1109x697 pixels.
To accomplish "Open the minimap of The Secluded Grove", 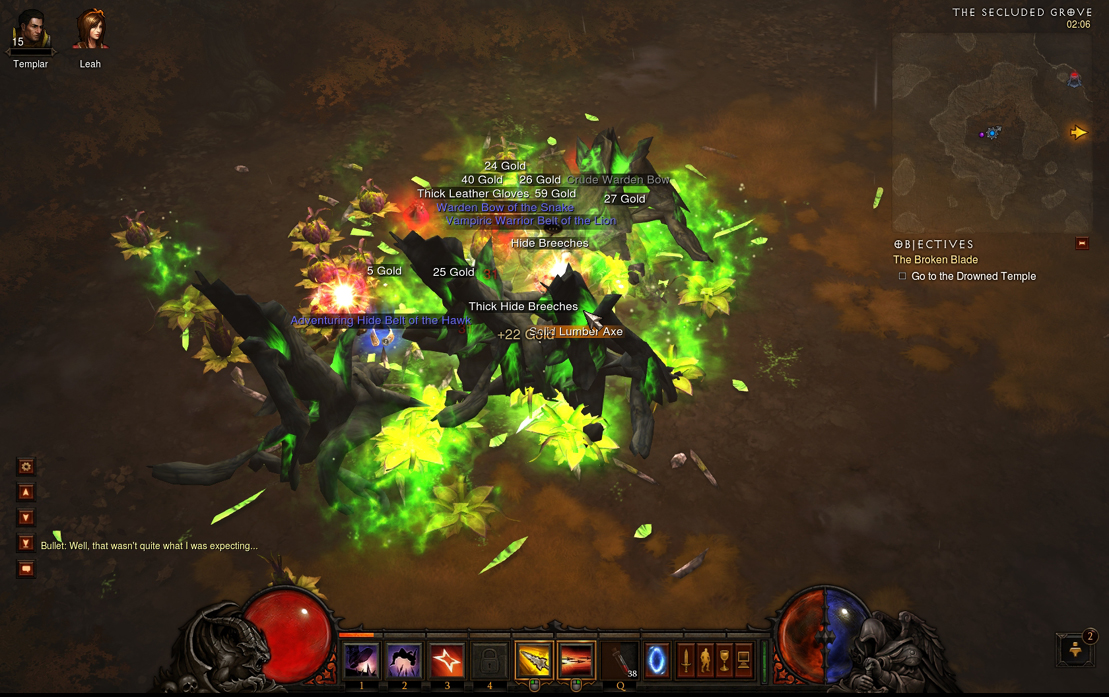I will (991, 132).
